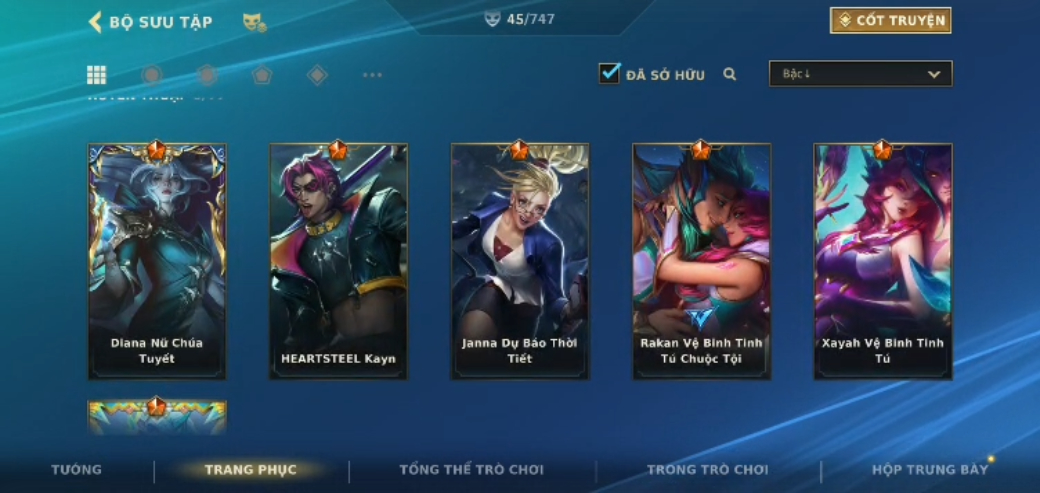Show the Trong Trò Chơi tab
Viewport: 1040px width, 493px height.
(707, 469)
